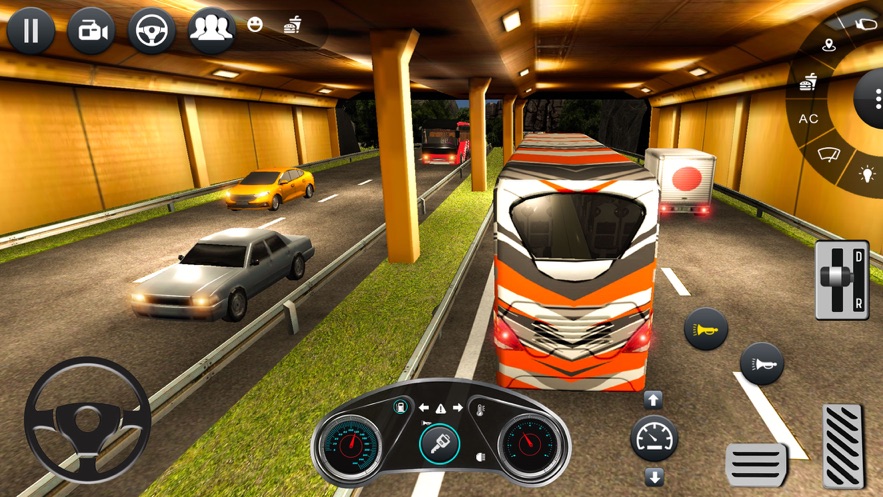This screenshot has height=497, width=883.
Task: Switch the camera view
Action: (91, 31)
